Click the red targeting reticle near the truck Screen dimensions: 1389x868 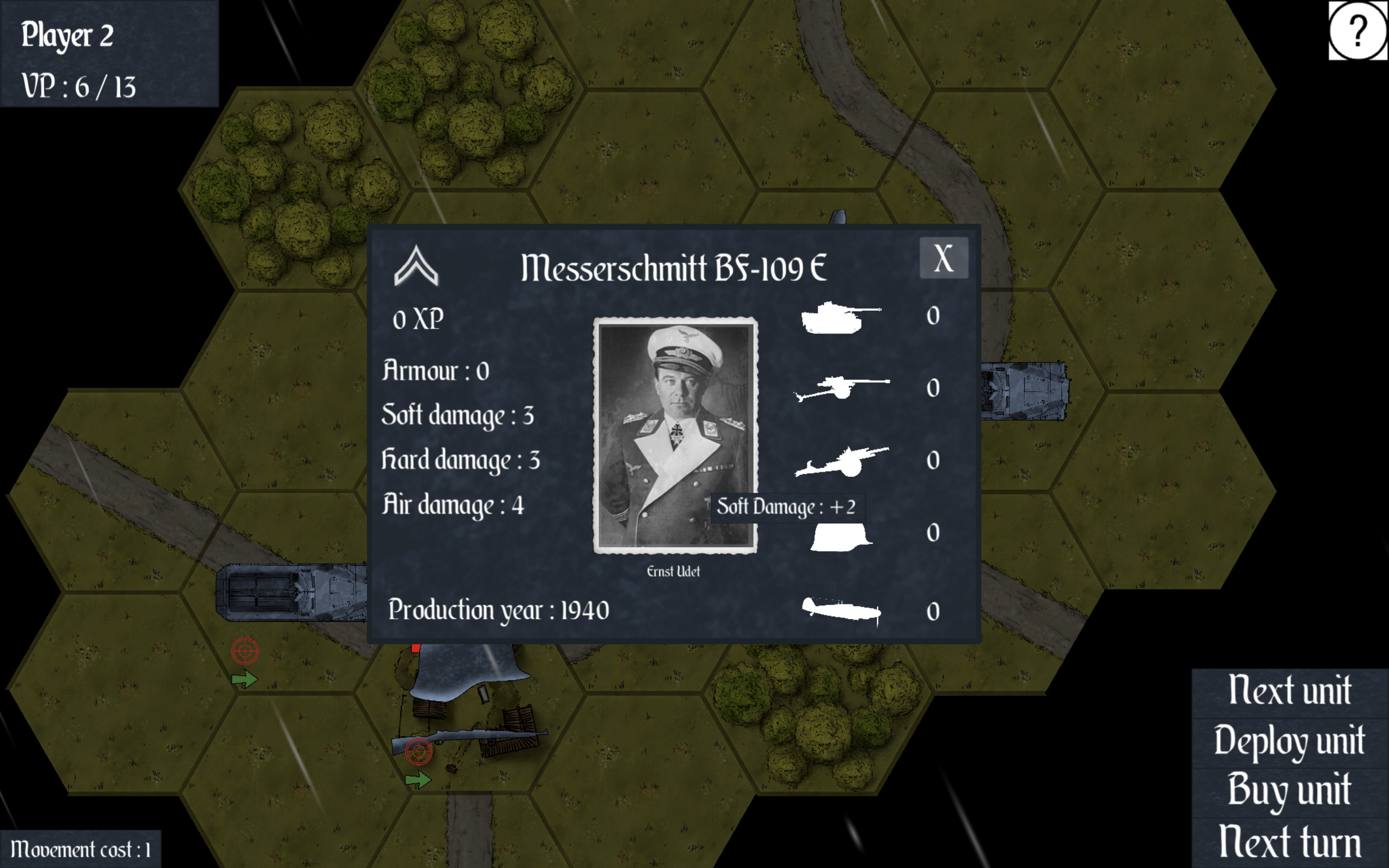(246, 651)
